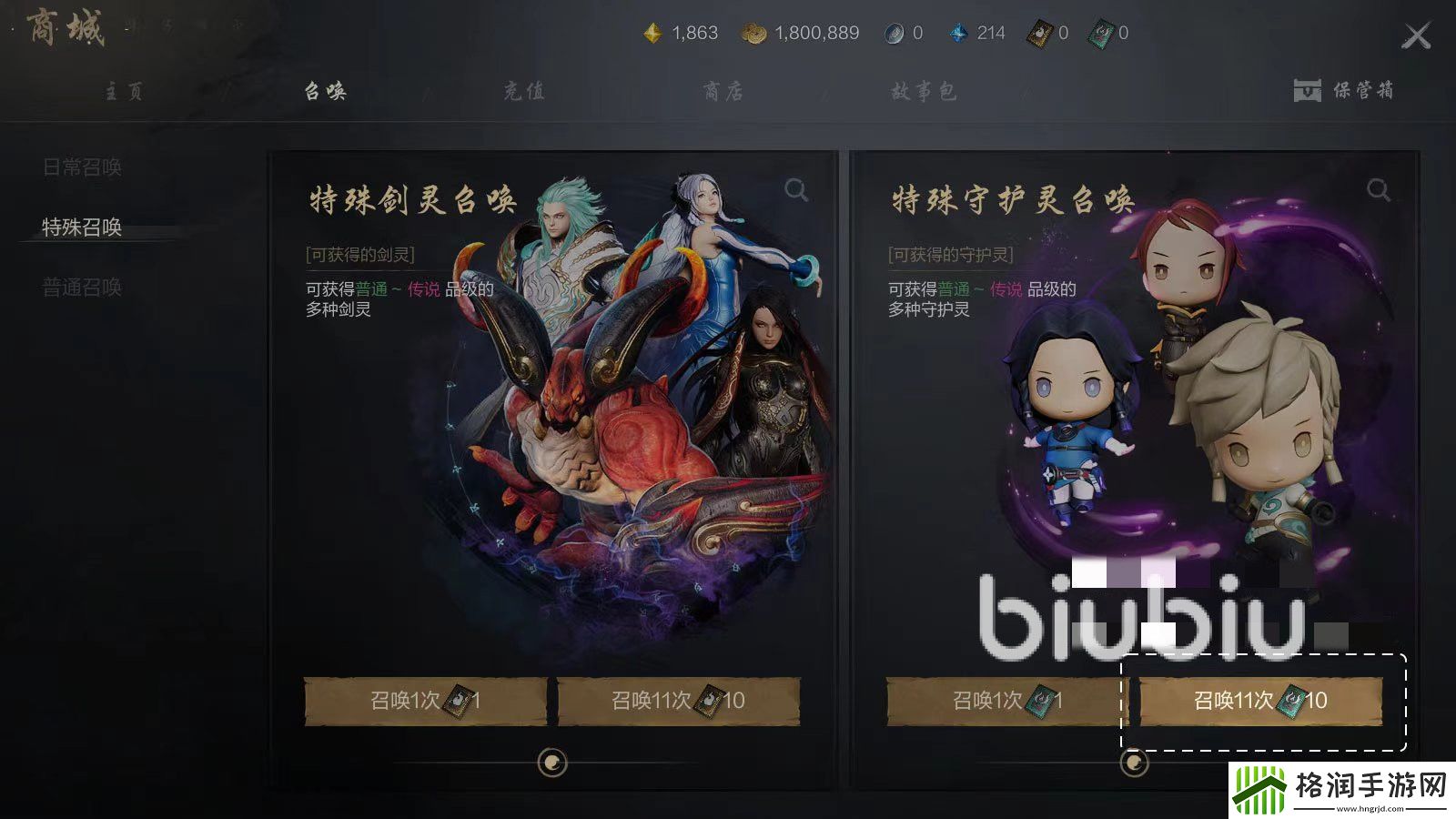This screenshot has height=819, width=1456.
Task: Click the gold ingot currency icon
Action: [653, 32]
